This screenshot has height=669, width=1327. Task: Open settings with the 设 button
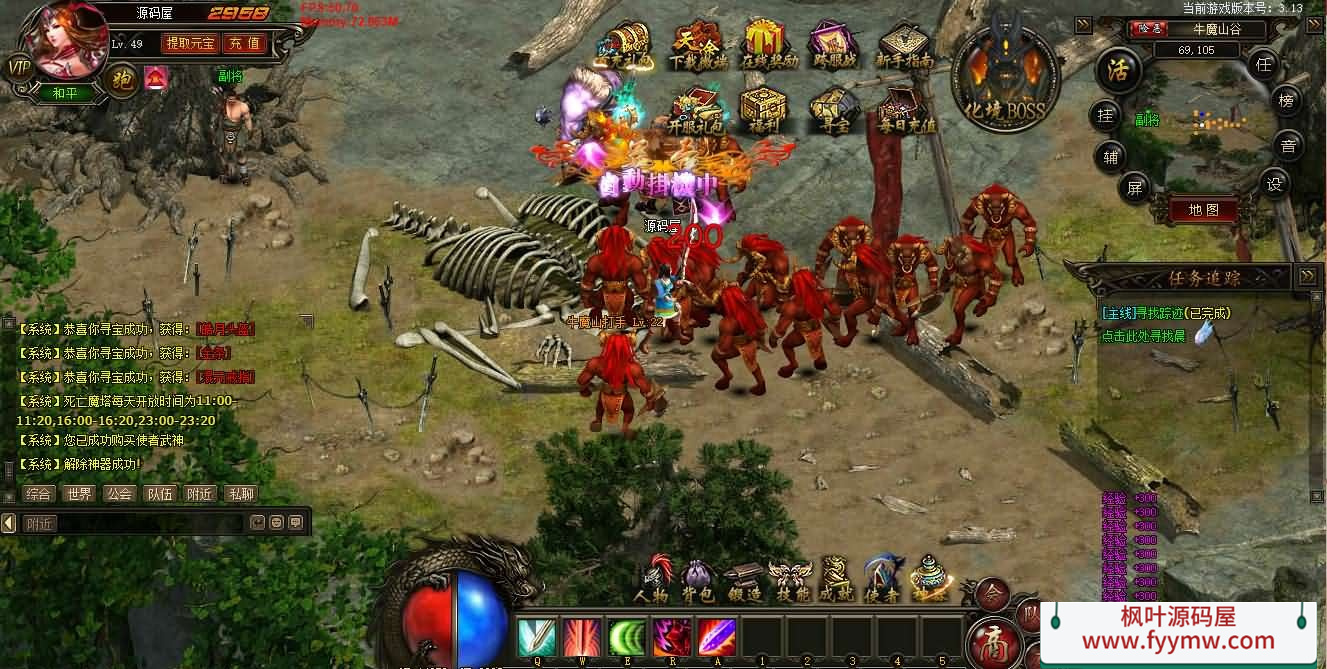point(1273,184)
